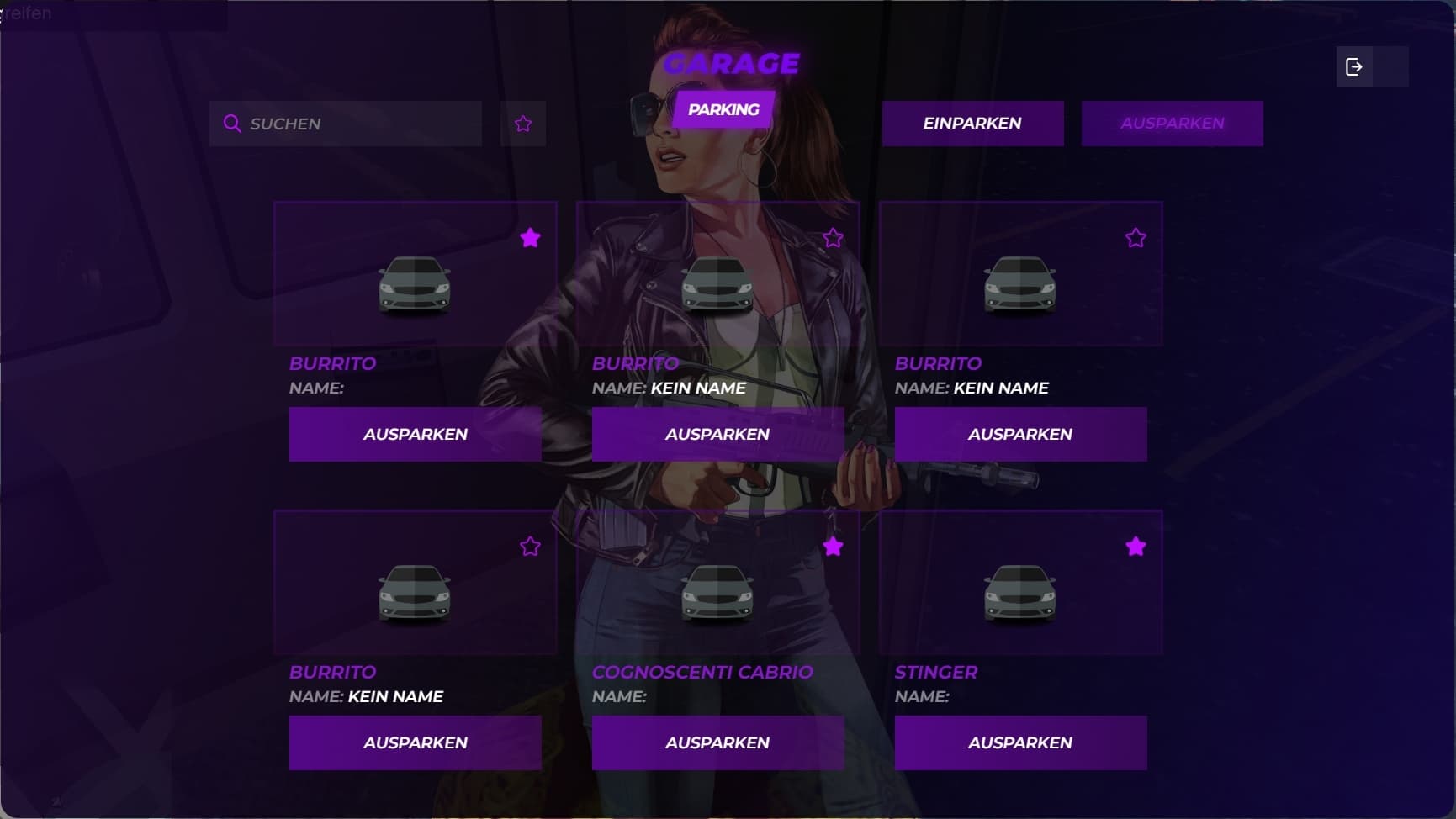Click the car image on the bottom-left Burrito
This screenshot has width=1456, height=819.
coord(414,594)
